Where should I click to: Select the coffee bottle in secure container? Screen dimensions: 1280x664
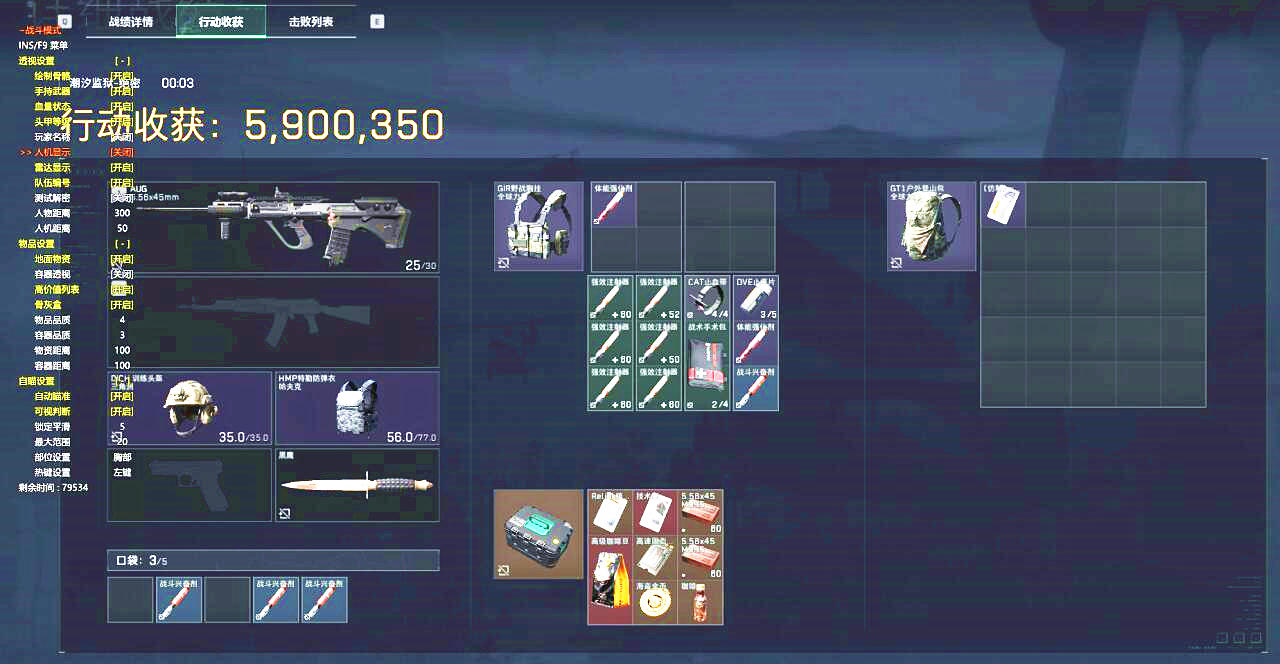700,602
